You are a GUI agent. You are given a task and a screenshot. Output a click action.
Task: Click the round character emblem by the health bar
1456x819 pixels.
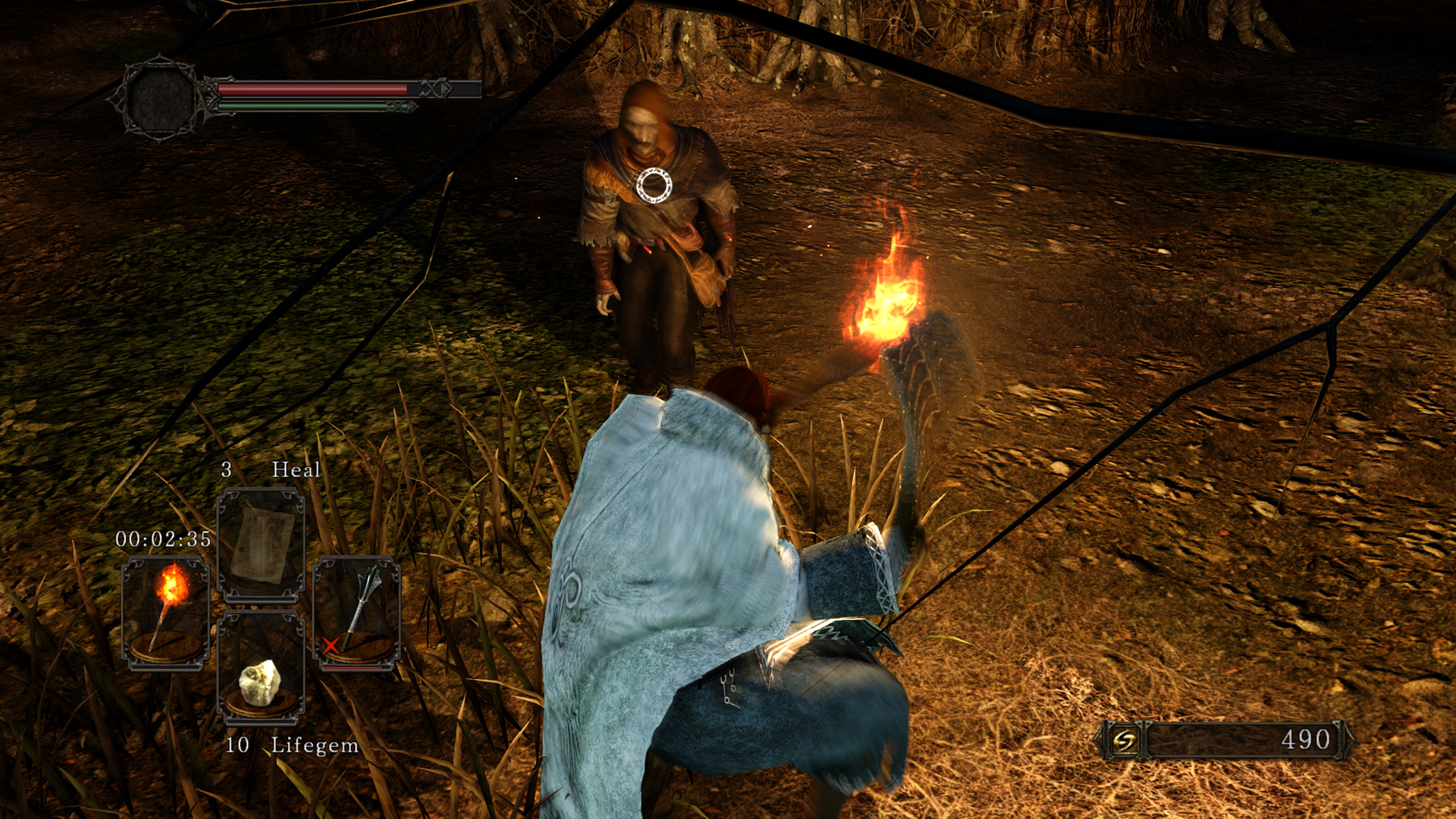click(162, 99)
